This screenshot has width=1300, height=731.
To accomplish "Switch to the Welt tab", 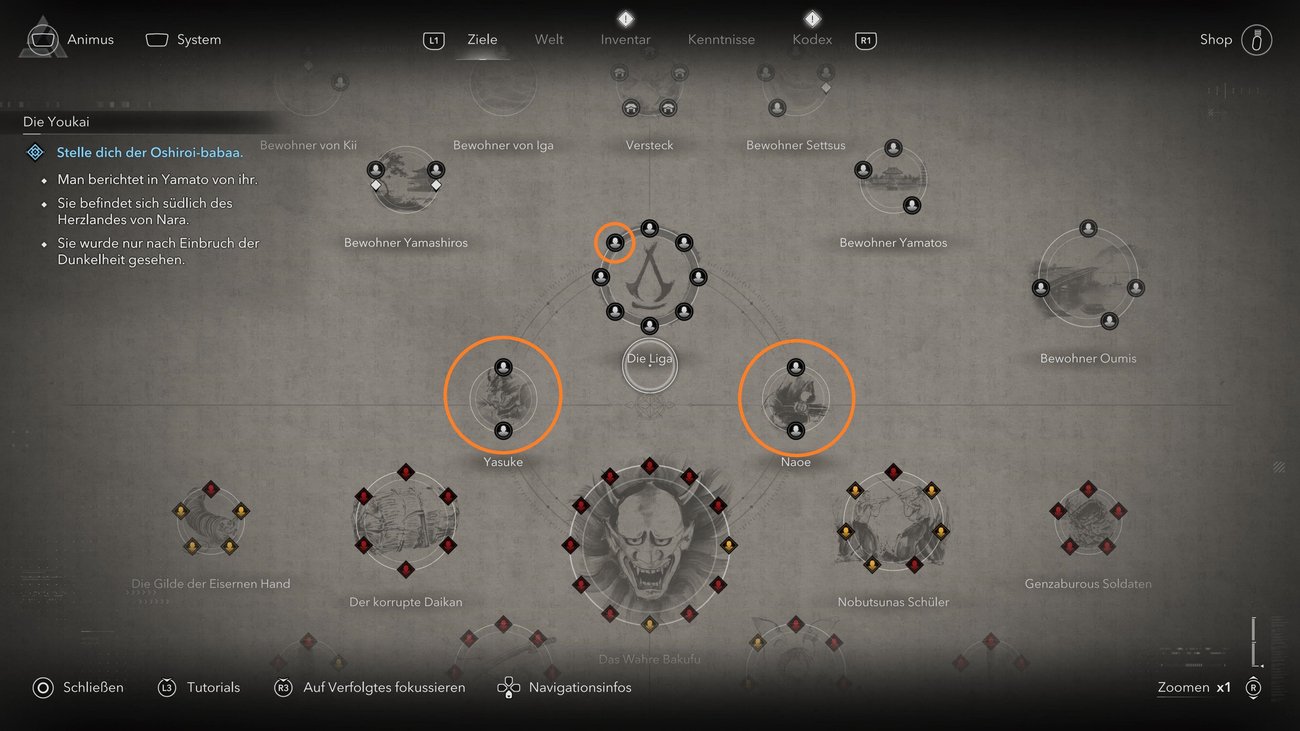I will coord(548,39).
